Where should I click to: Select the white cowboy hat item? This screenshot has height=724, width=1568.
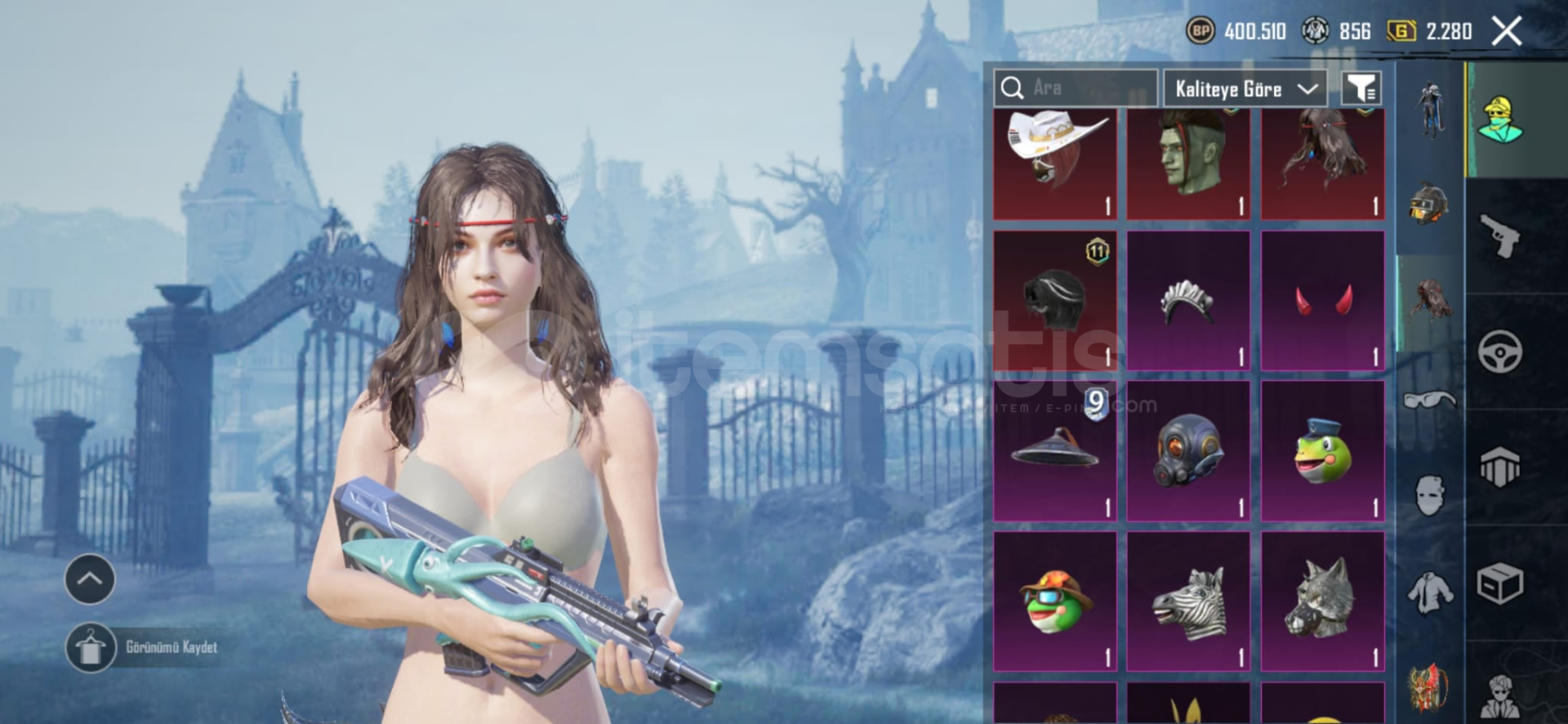click(x=1054, y=163)
